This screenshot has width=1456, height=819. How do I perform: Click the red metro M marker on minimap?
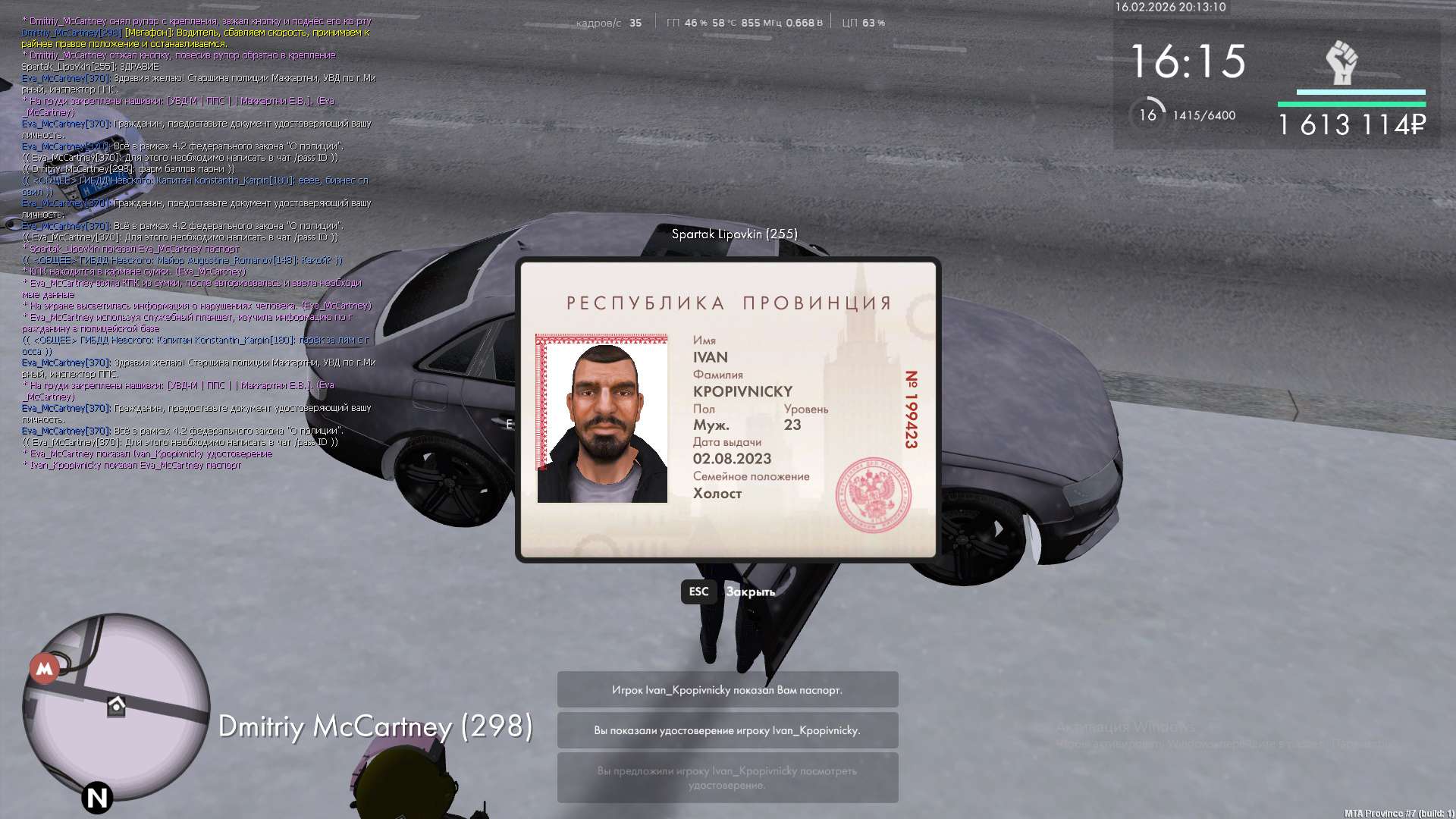pos(45,668)
